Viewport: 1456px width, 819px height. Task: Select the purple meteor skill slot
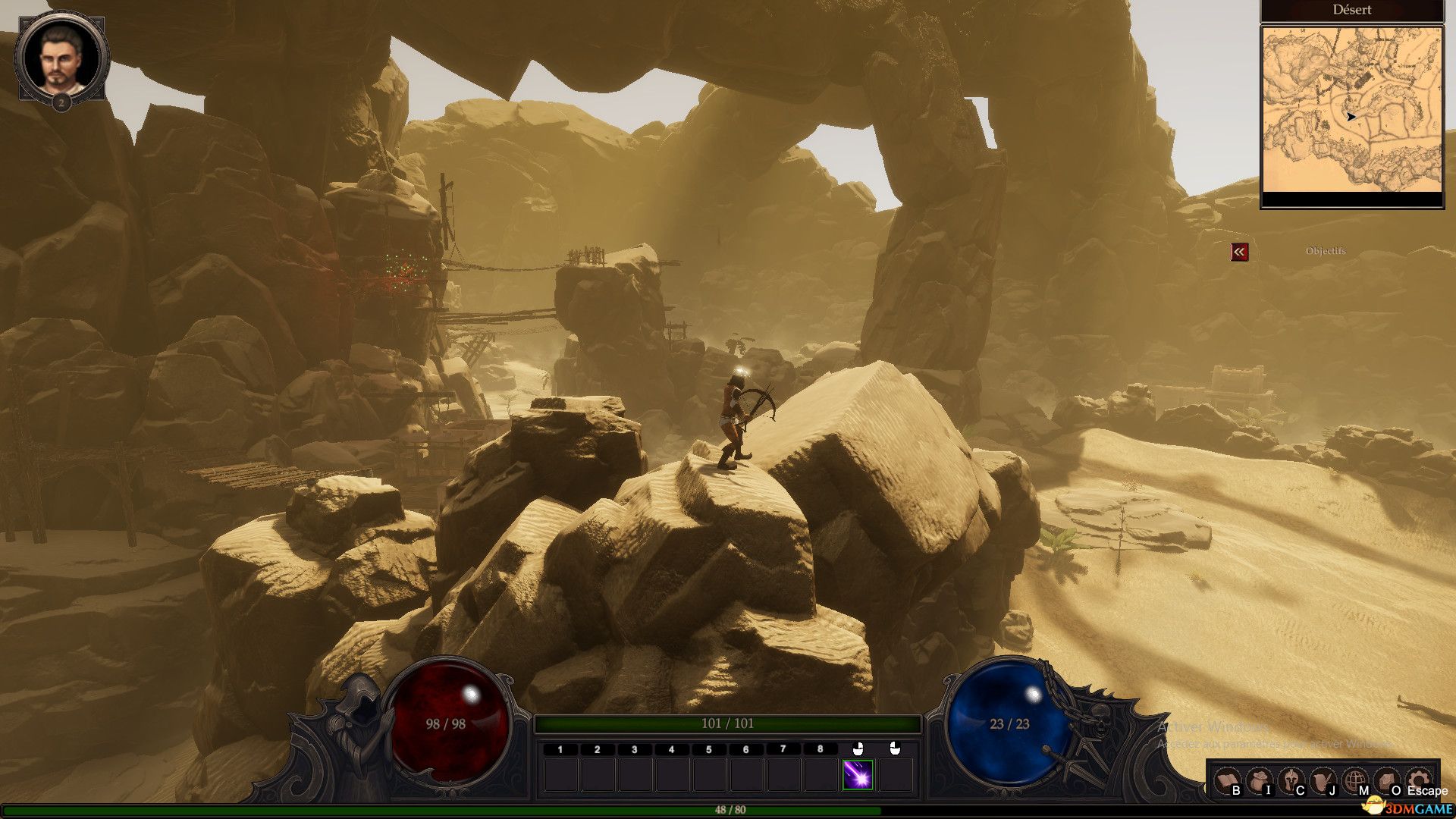858,775
